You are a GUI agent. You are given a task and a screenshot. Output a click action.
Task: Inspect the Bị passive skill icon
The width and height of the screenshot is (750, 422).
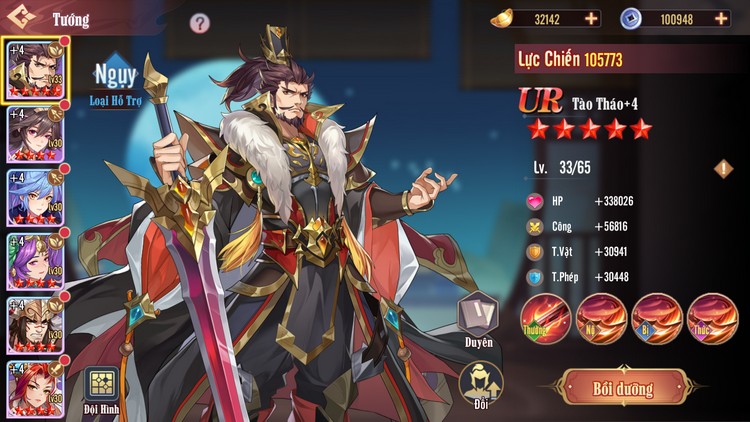(656, 318)
